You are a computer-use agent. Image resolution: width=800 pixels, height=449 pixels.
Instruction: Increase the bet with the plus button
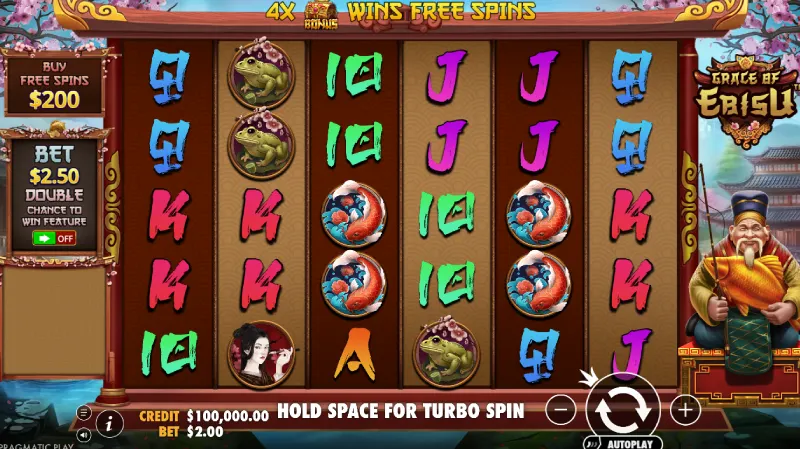pos(684,409)
